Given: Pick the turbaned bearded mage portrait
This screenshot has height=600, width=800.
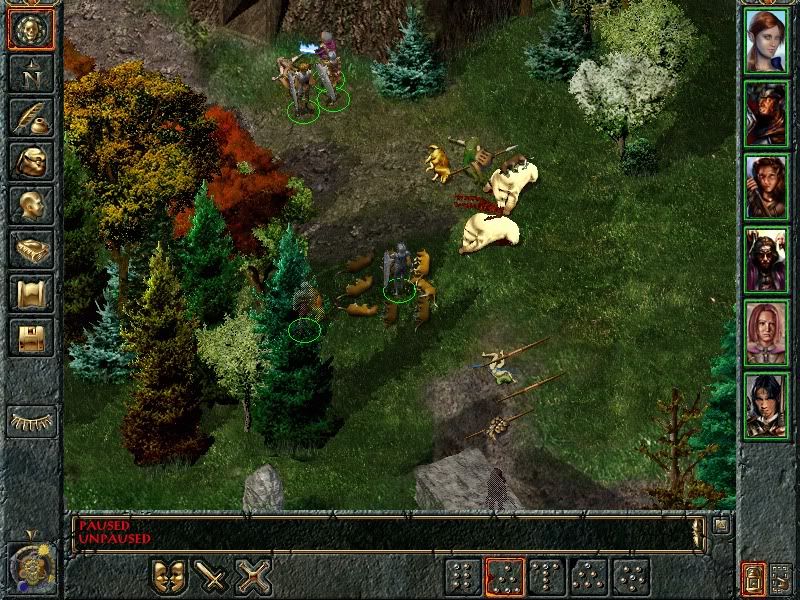Looking at the screenshot, I should [766, 260].
